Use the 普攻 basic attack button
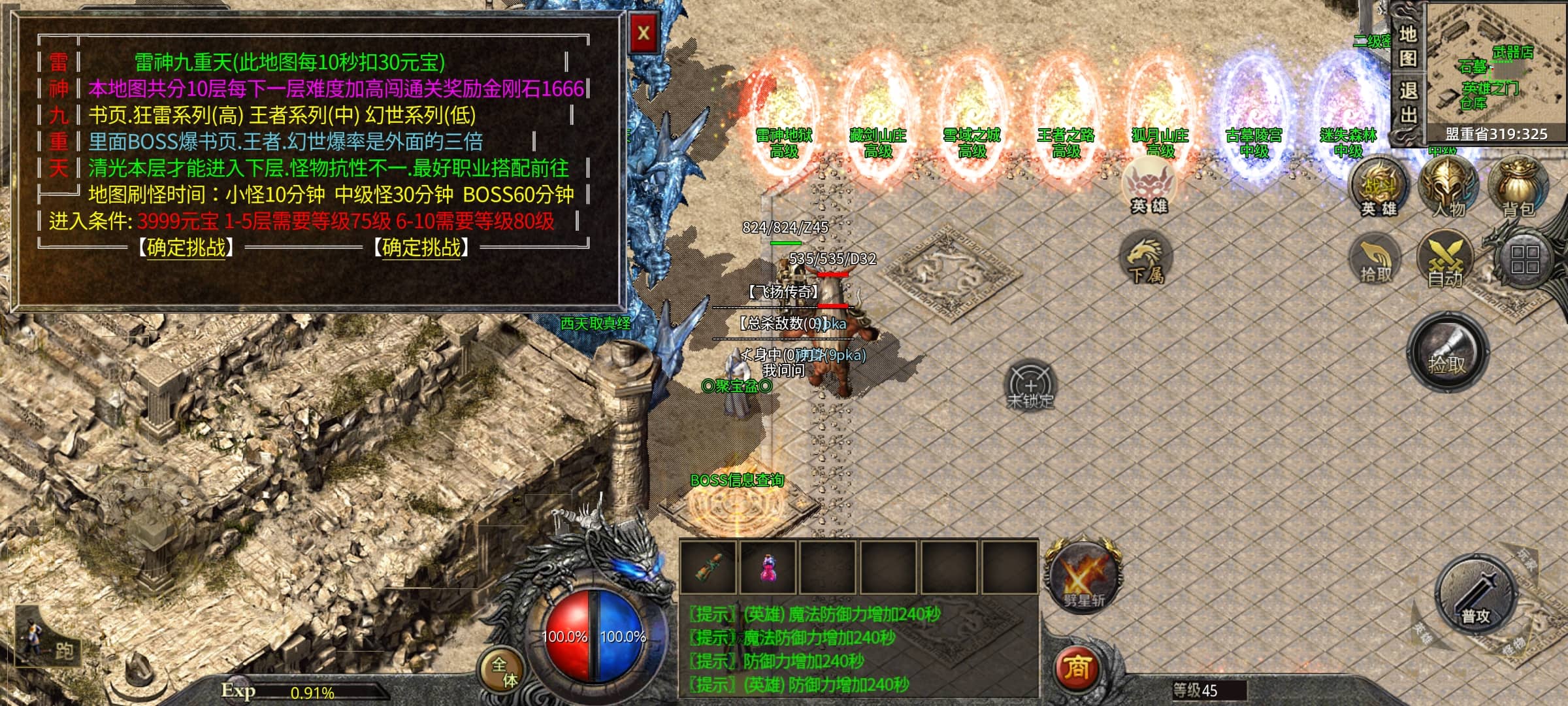The width and height of the screenshot is (1568, 706). [1475, 597]
